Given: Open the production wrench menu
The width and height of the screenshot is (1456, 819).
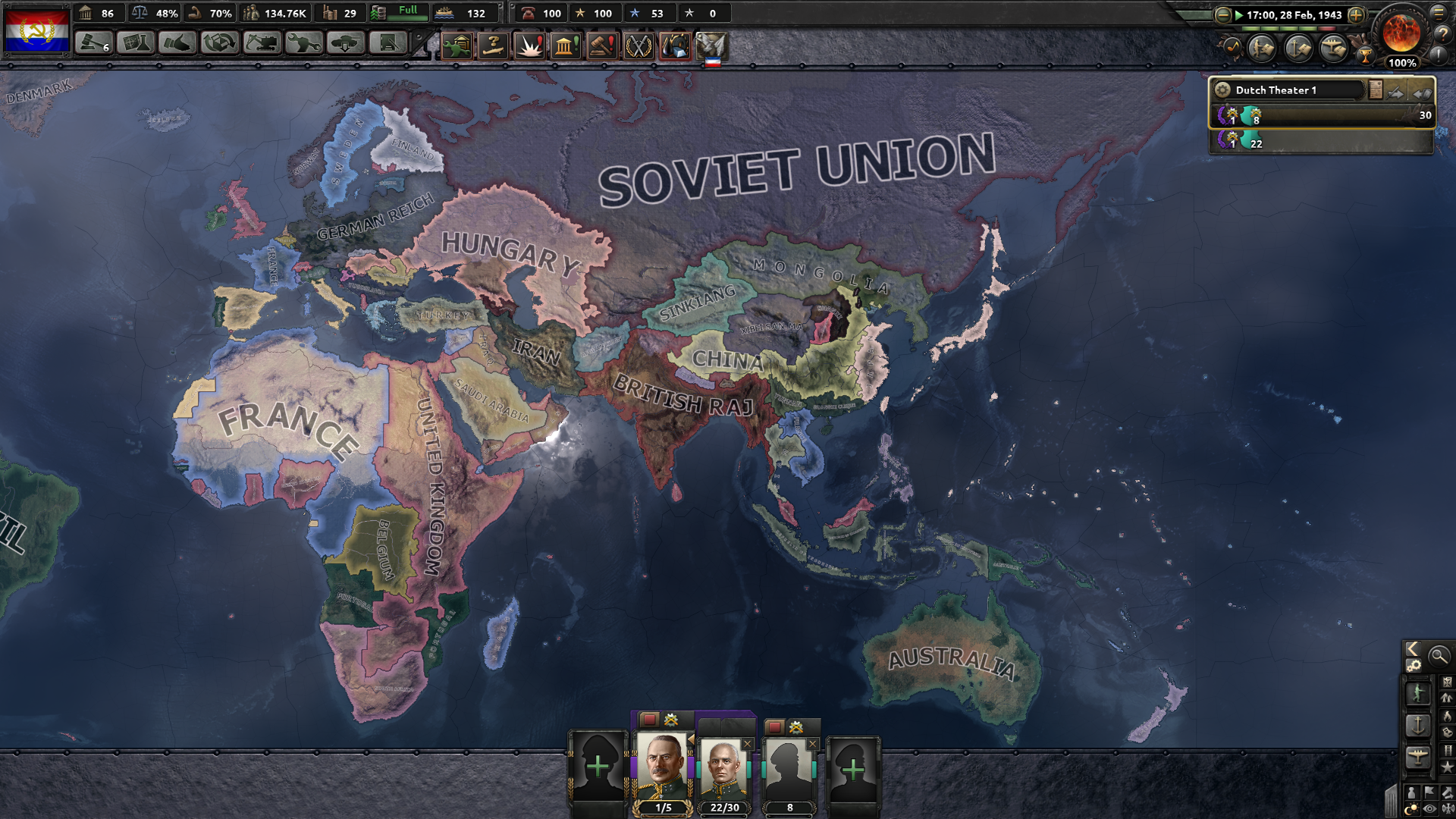Looking at the screenshot, I should [303, 43].
